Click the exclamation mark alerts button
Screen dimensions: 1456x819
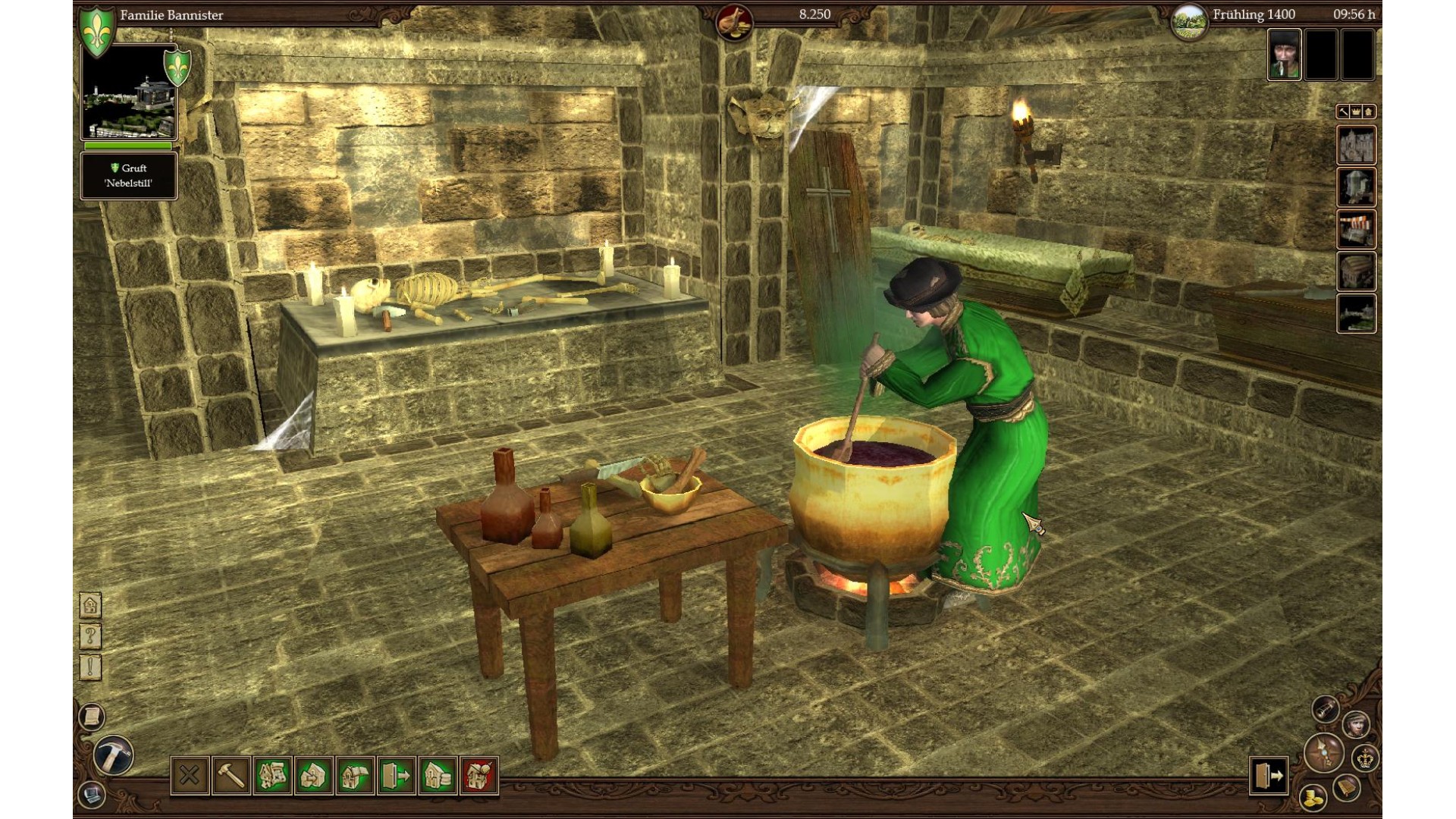coord(90,667)
